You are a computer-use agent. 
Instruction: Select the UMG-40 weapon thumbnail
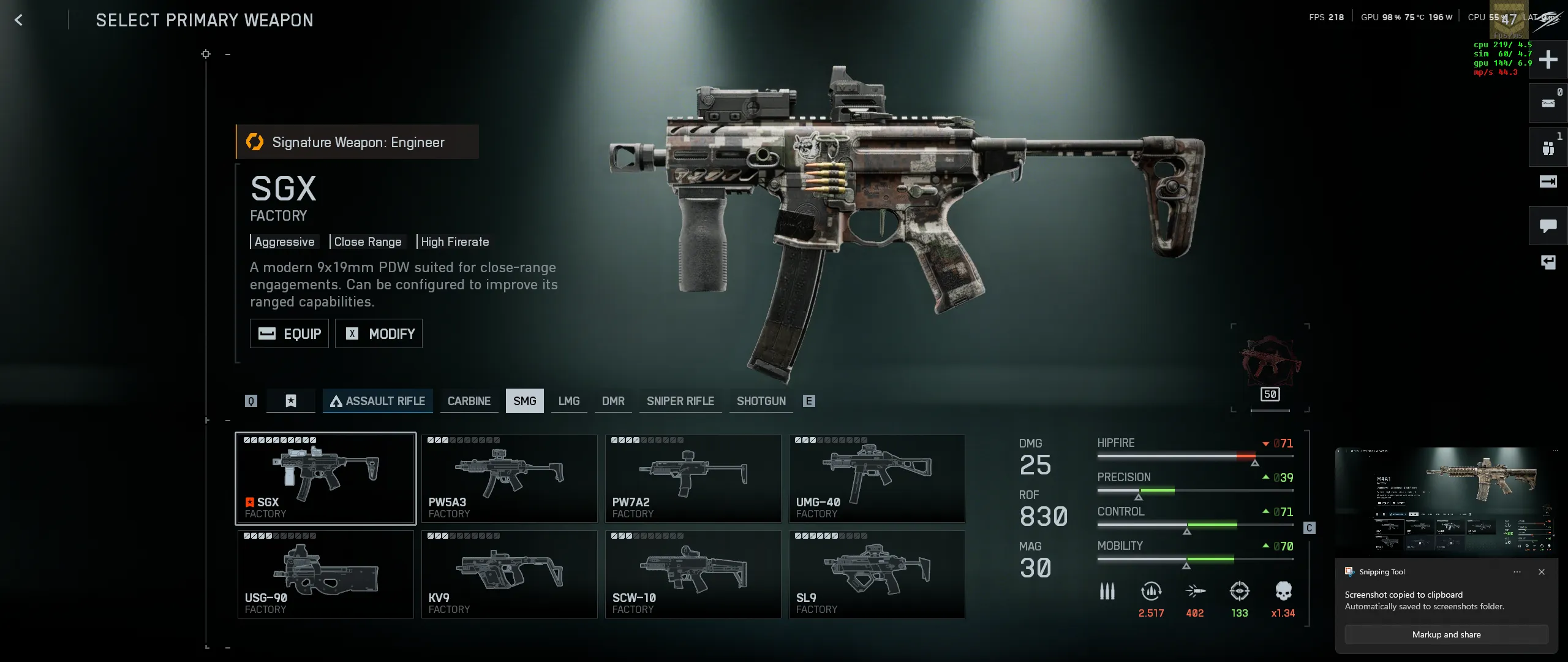(877, 478)
